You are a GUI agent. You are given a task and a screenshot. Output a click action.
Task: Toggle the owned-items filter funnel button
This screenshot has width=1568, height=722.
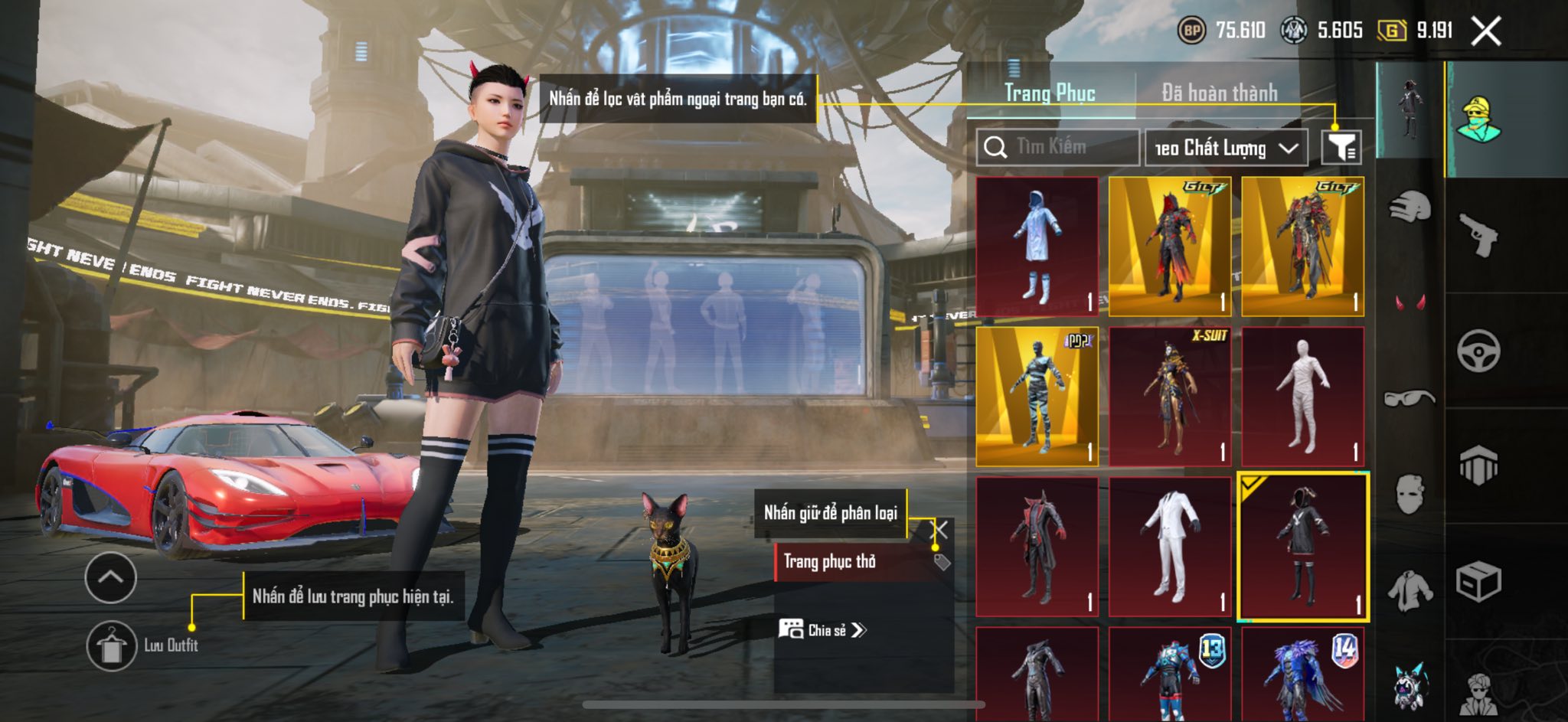[1341, 147]
